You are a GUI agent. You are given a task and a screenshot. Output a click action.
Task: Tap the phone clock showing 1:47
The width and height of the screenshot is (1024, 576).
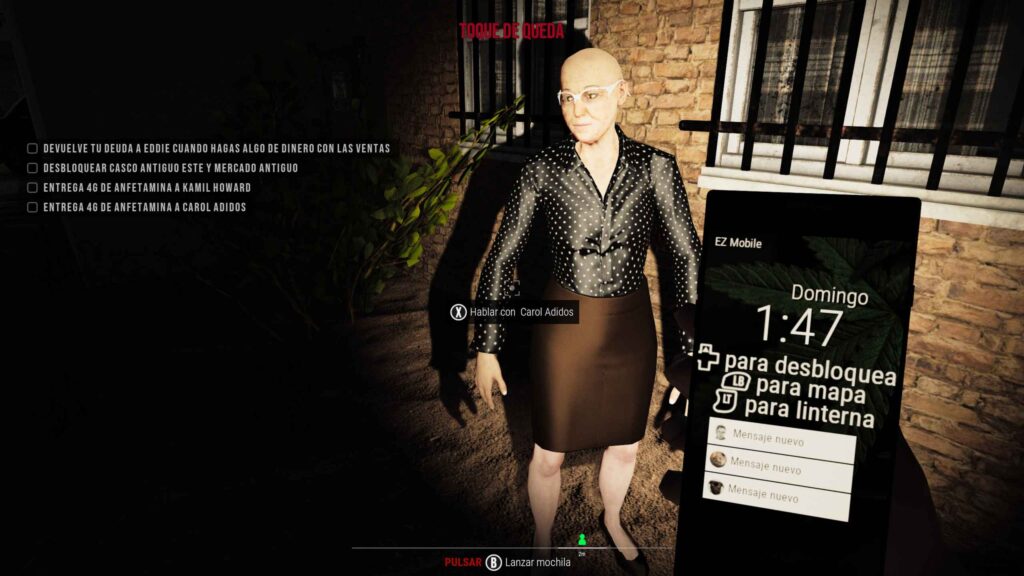tap(798, 326)
